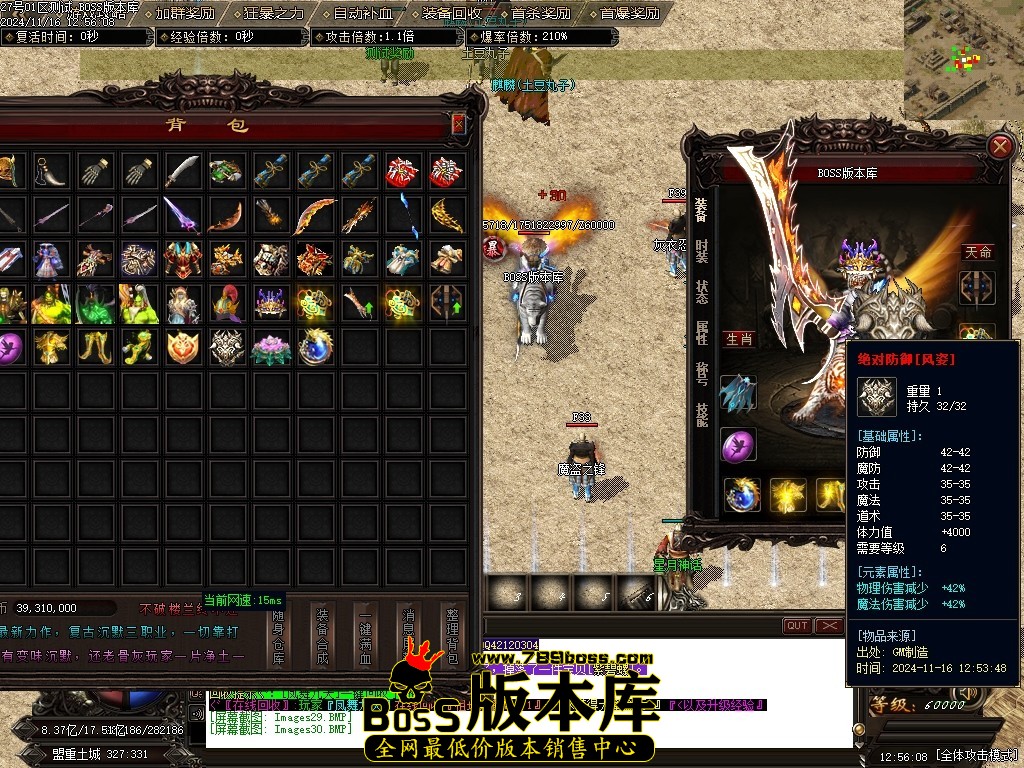This screenshot has height=768, width=1024.
Task: Click the 生肖 button
Action: [x=739, y=339]
